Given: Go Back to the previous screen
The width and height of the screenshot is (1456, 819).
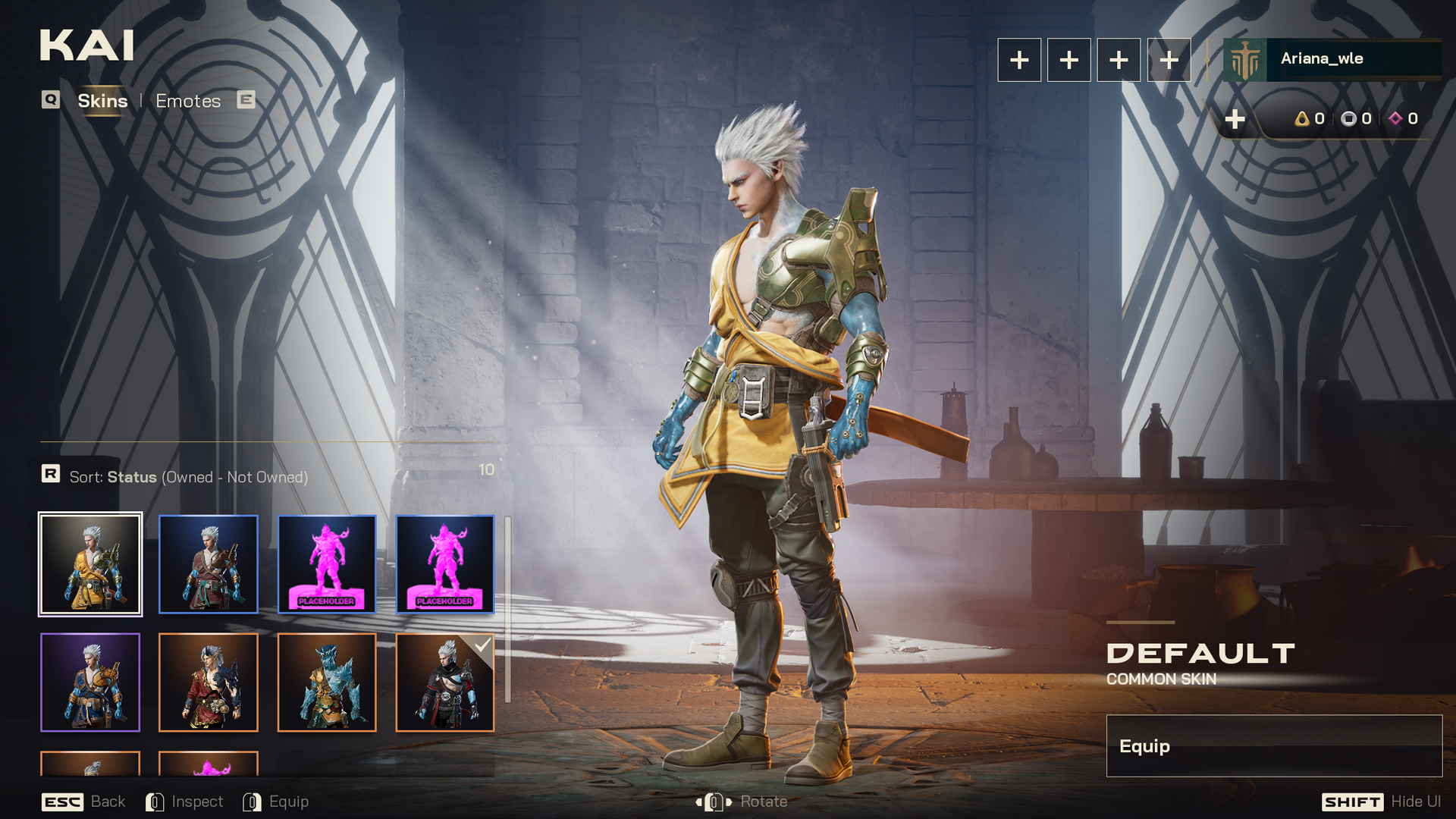Looking at the screenshot, I should pyautogui.click(x=83, y=802).
